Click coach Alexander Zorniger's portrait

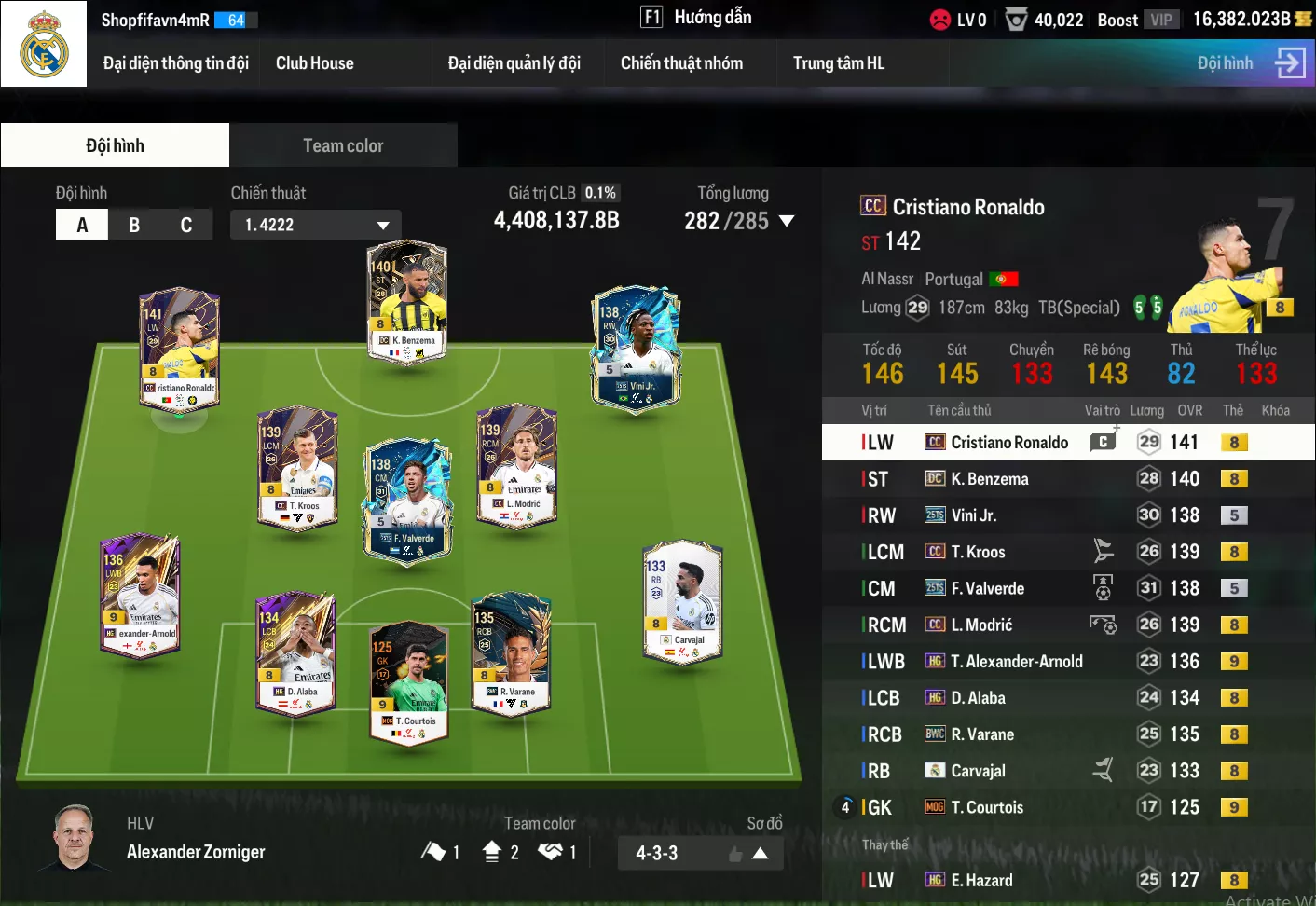75,837
